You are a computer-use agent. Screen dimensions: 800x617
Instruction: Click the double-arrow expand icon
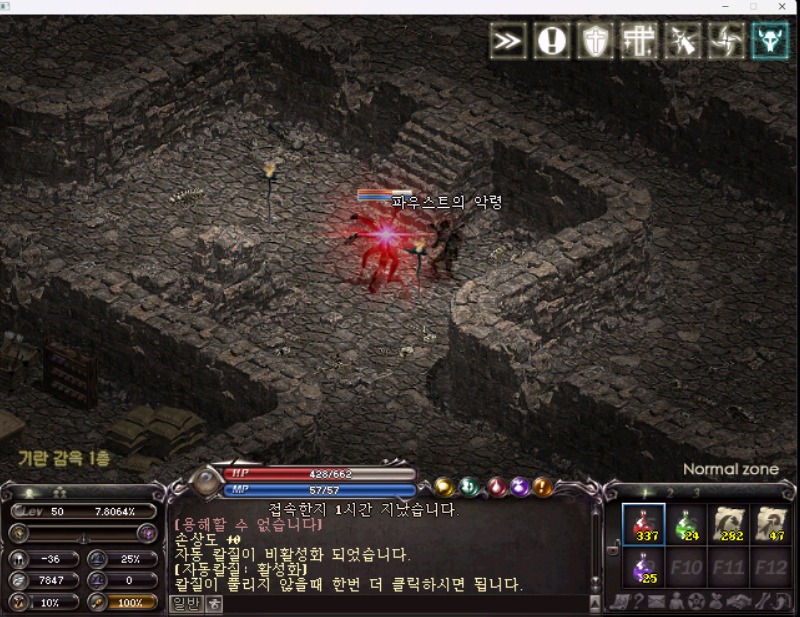click(508, 41)
